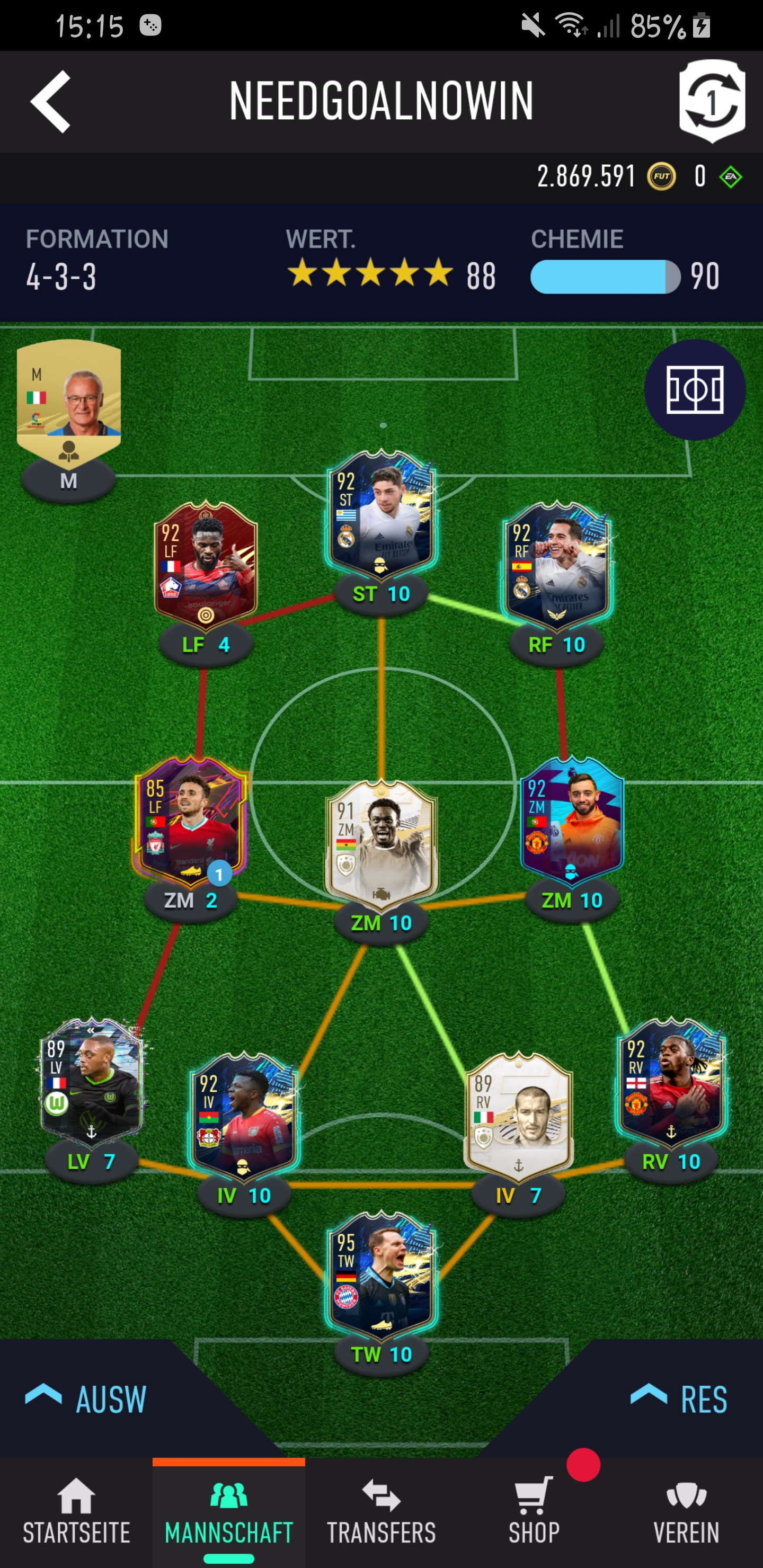Select the 92 RV Manchester United card
Image resolution: width=763 pixels, height=1568 pixels.
[x=671, y=1081]
